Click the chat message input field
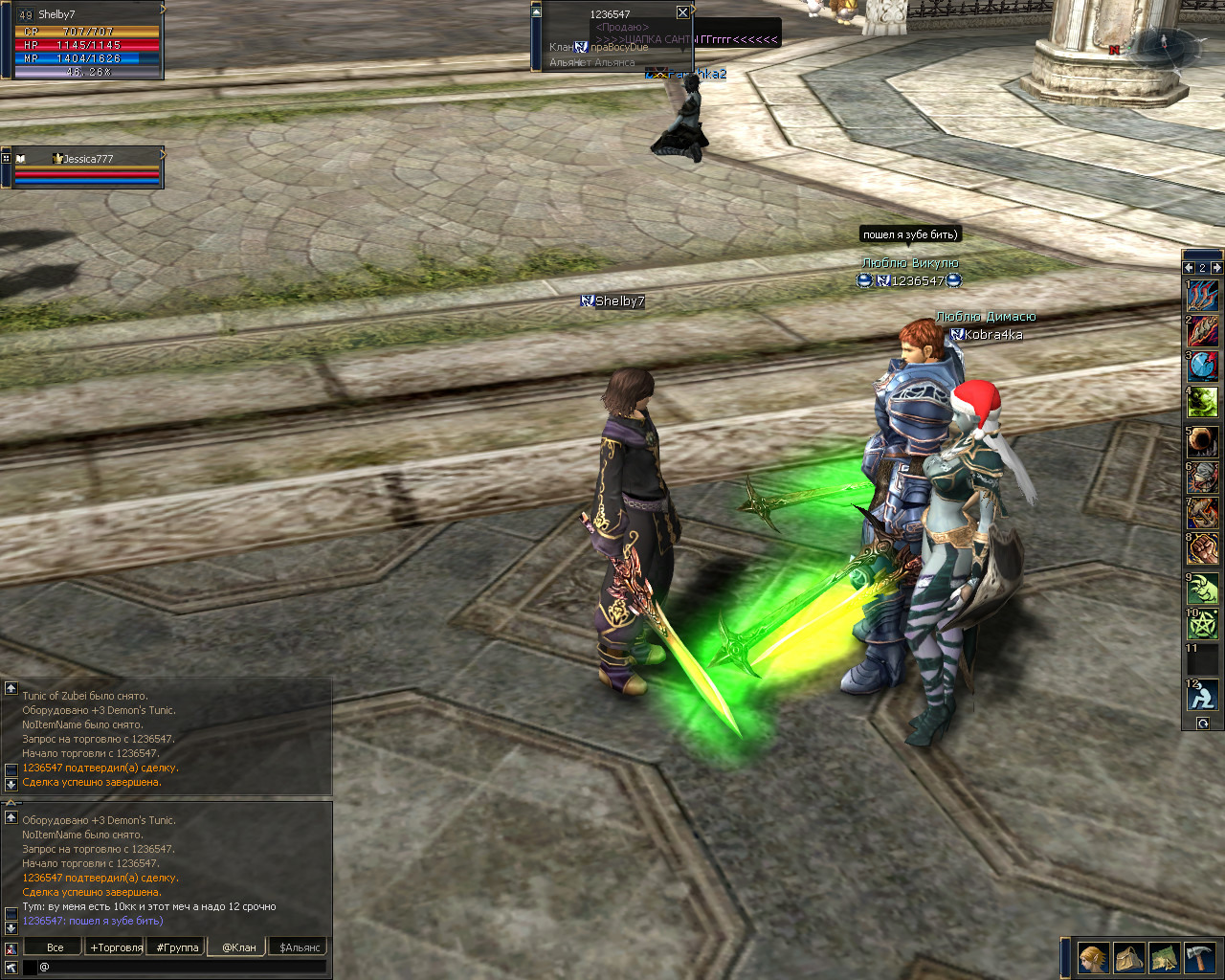 [182, 968]
